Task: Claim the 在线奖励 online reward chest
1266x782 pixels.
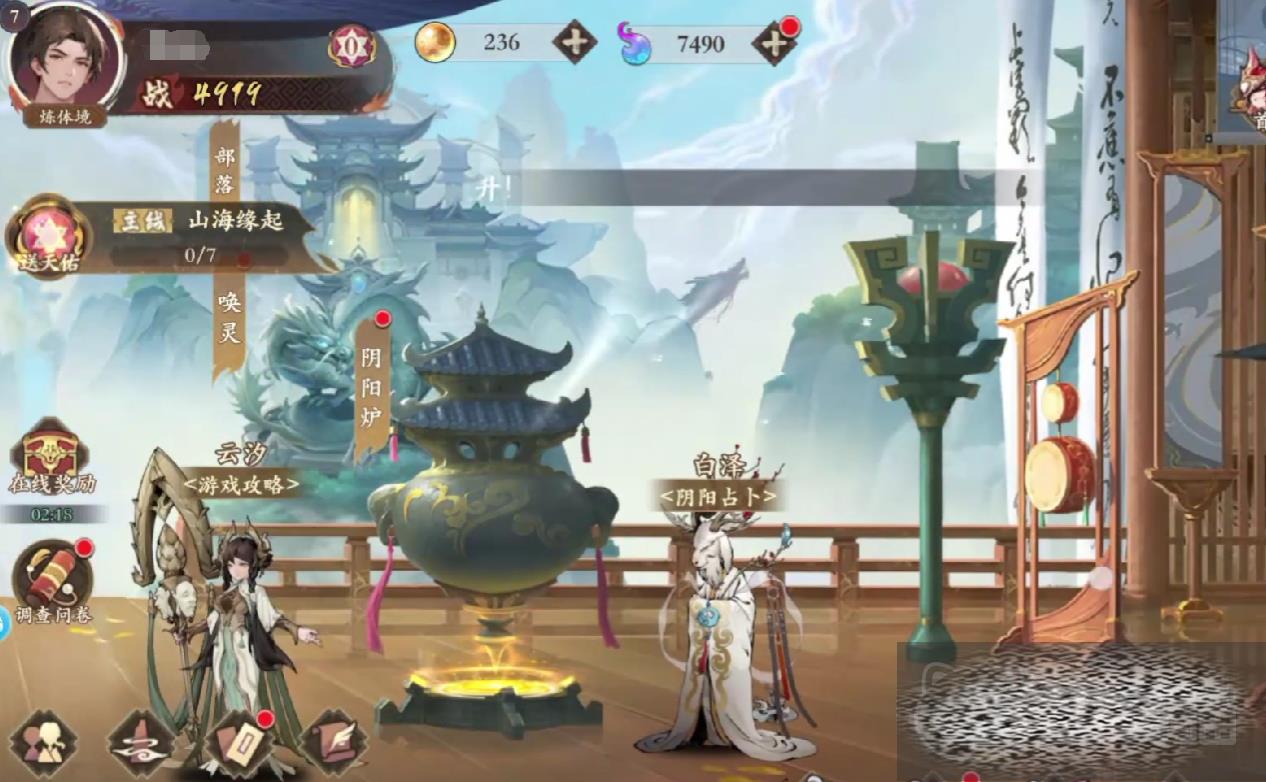Action: coord(50,460)
